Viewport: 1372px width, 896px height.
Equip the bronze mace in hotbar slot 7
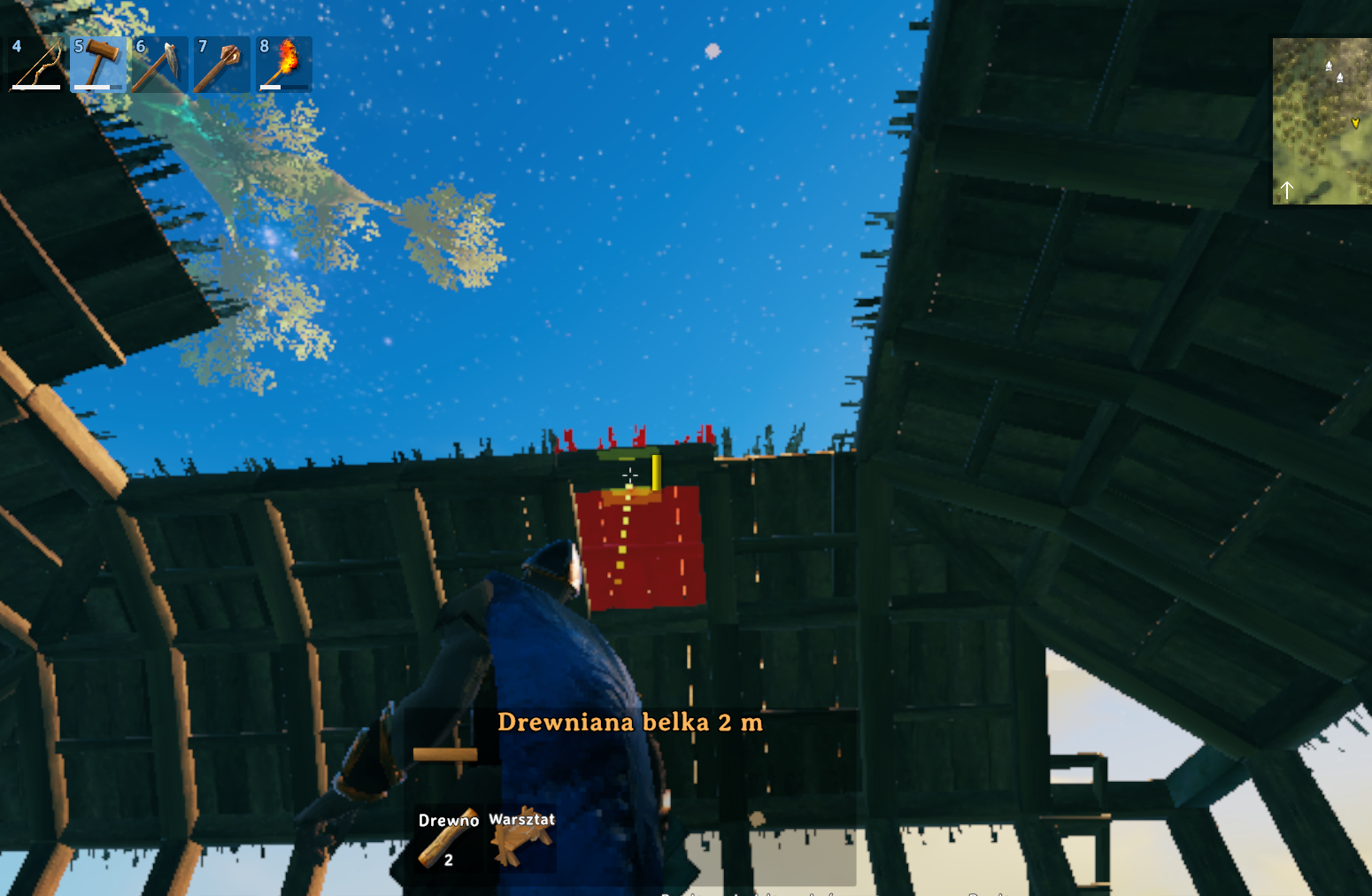pos(222,65)
